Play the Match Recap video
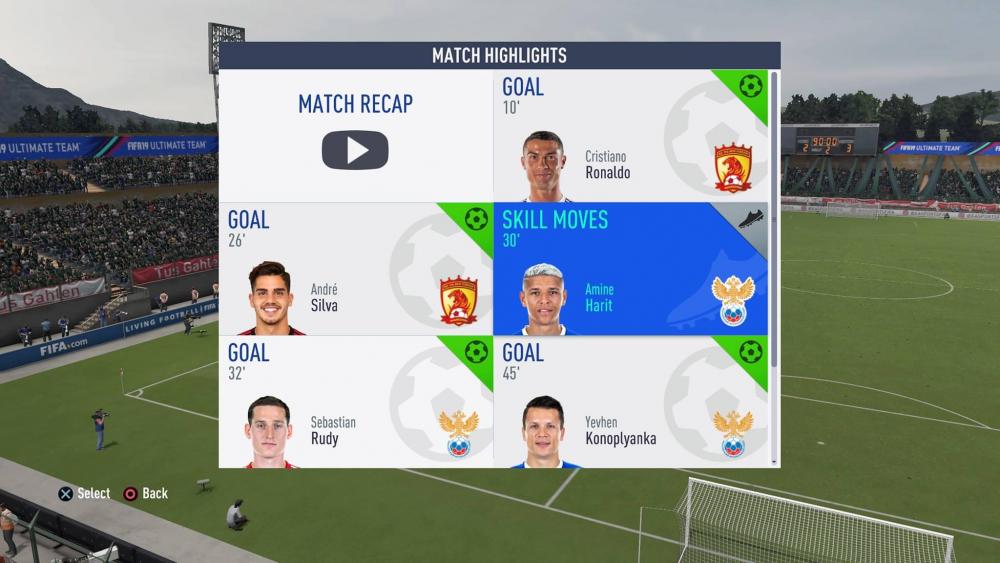 [355, 149]
